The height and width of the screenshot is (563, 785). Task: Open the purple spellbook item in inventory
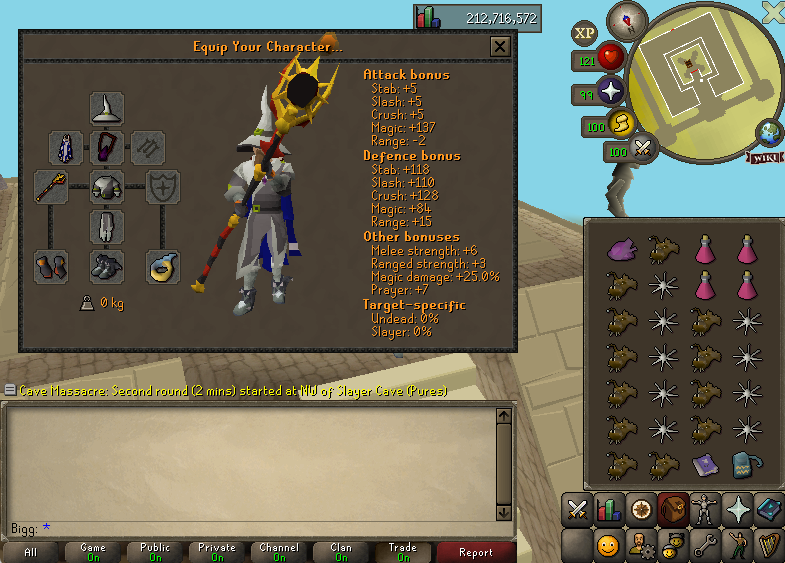click(x=706, y=465)
